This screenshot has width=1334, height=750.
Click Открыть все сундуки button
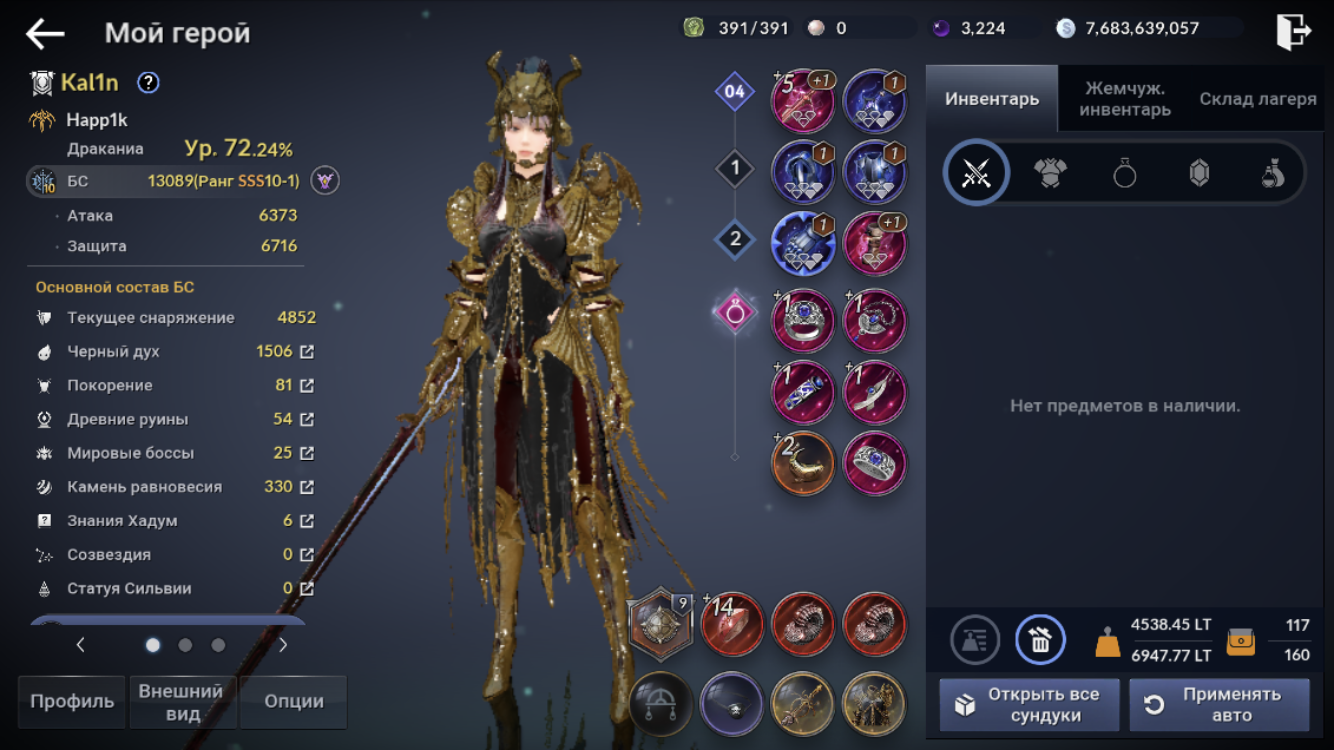coord(1028,704)
